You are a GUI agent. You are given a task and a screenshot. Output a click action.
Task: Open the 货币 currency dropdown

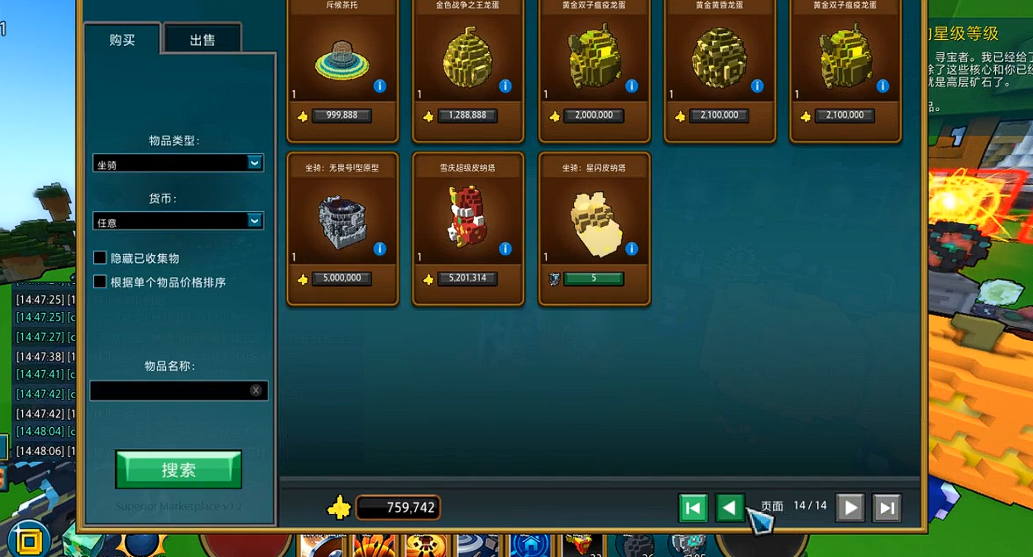178,221
